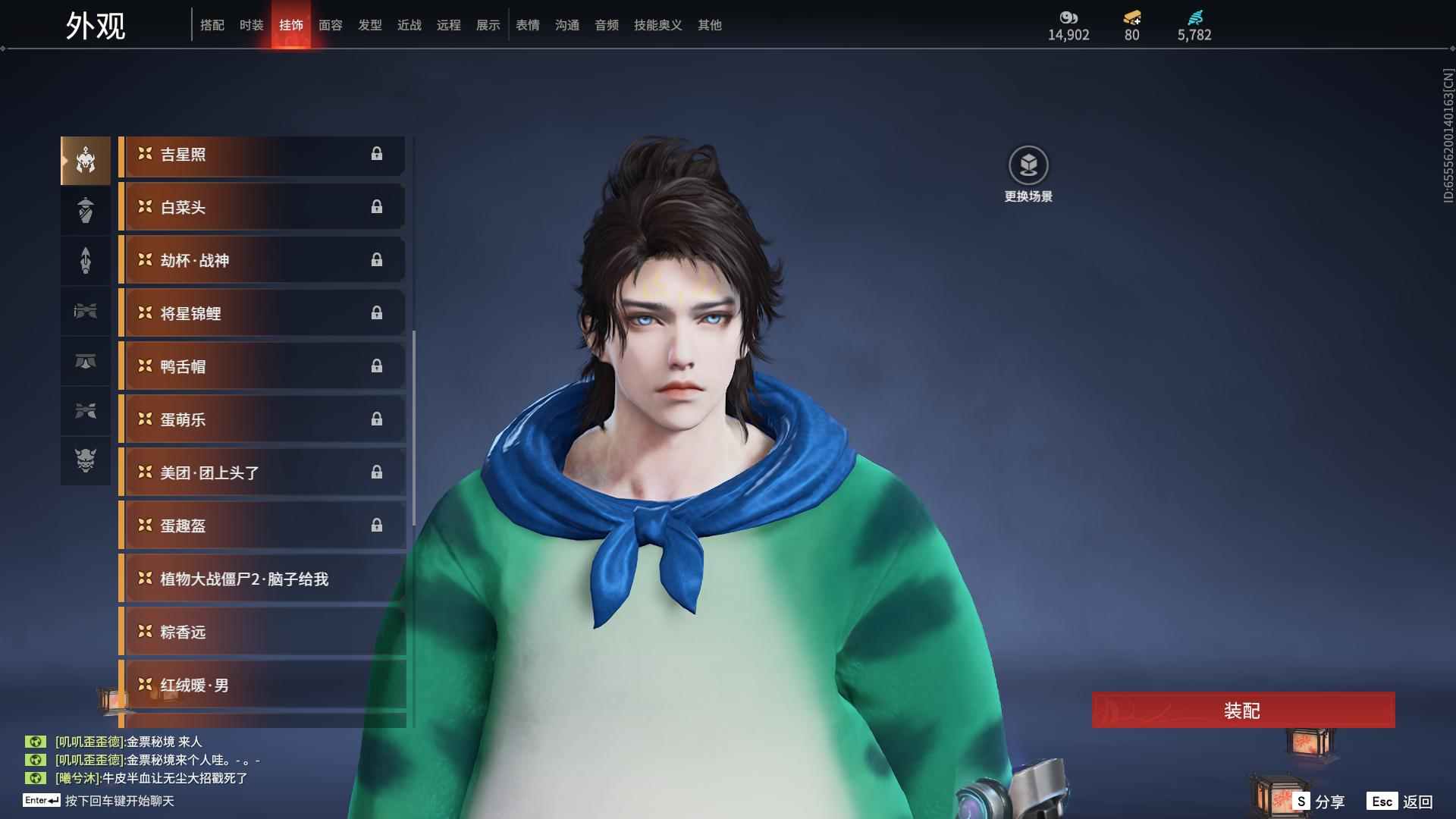
Task: Select the demon mask category at sidebar bottom
Action: (x=85, y=461)
